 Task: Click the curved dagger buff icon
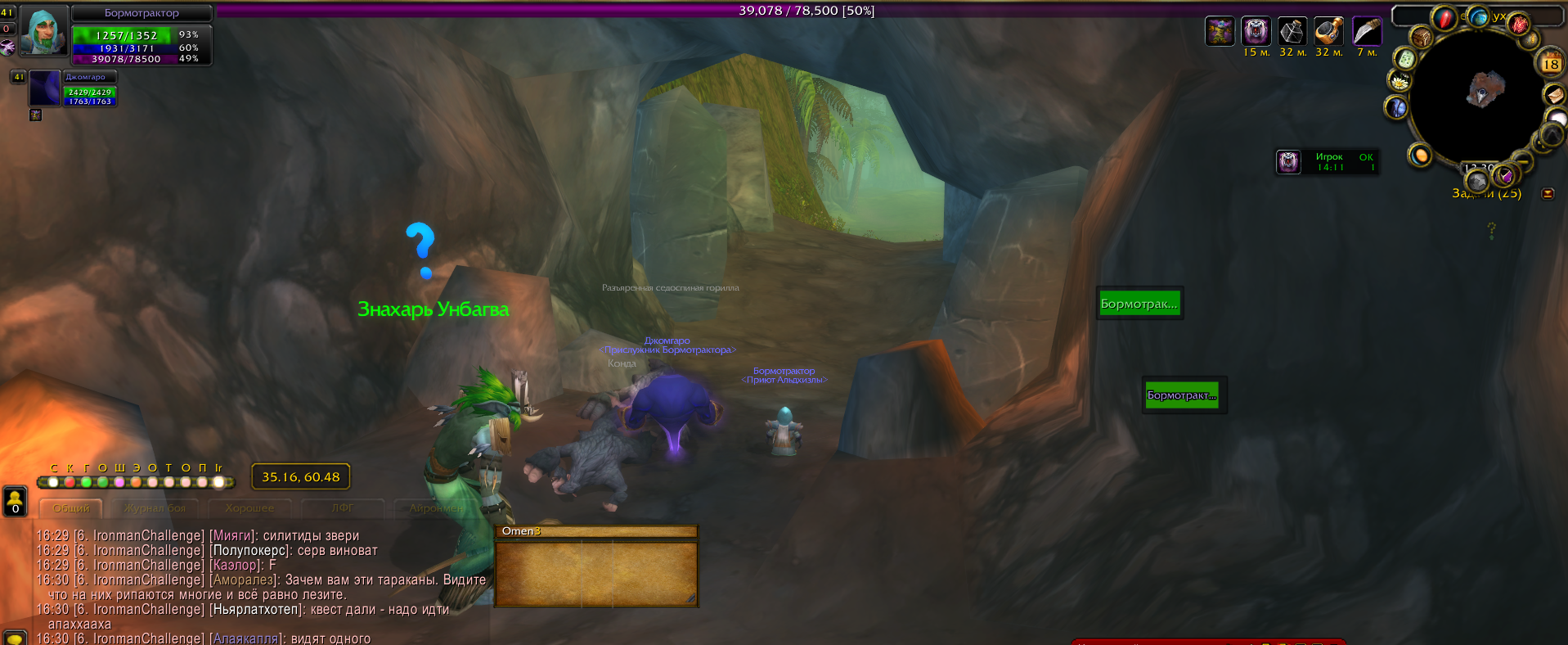[1366, 32]
